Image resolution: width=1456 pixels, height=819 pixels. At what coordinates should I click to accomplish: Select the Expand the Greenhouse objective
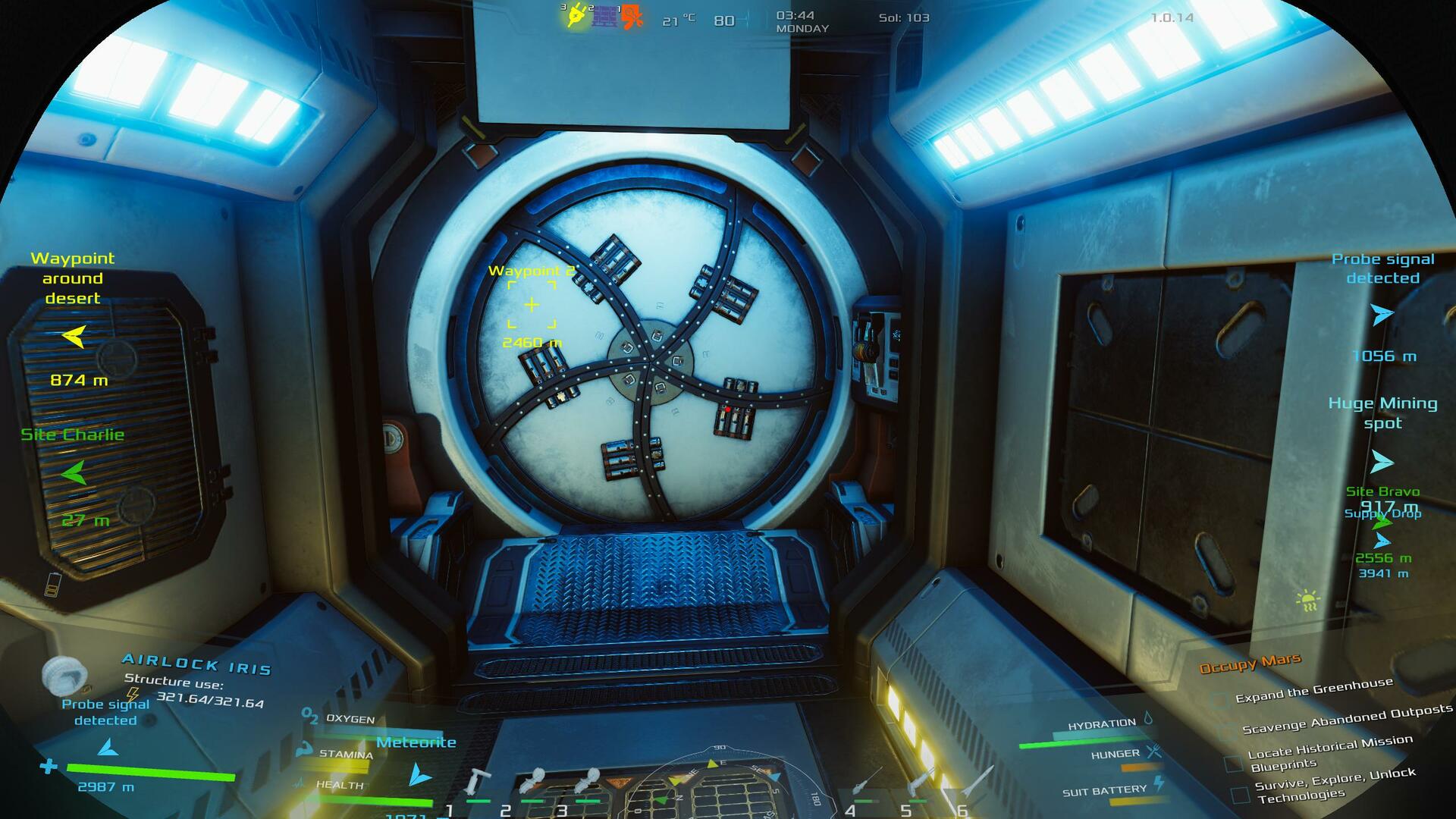[1313, 690]
